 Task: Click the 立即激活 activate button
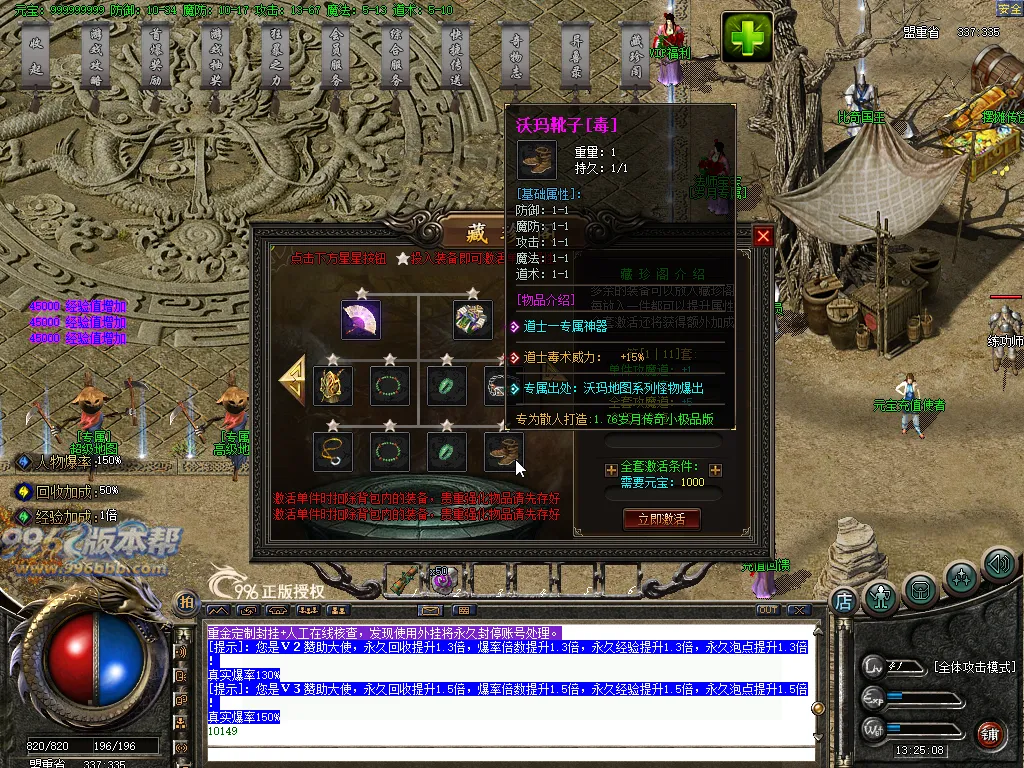[x=661, y=519]
